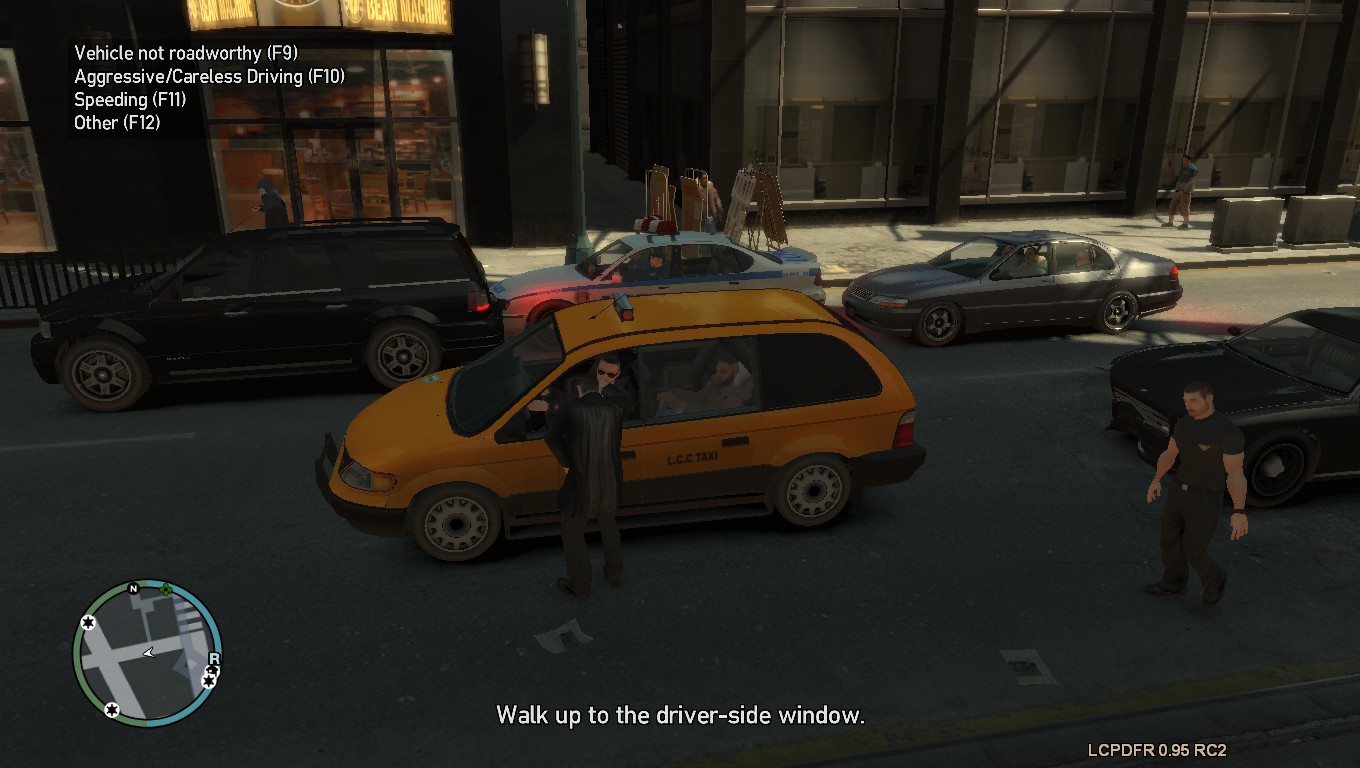The height and width of the screenshot is (768, 1360).
Task: Select the Other reason entry
Action: coord(117,122)
